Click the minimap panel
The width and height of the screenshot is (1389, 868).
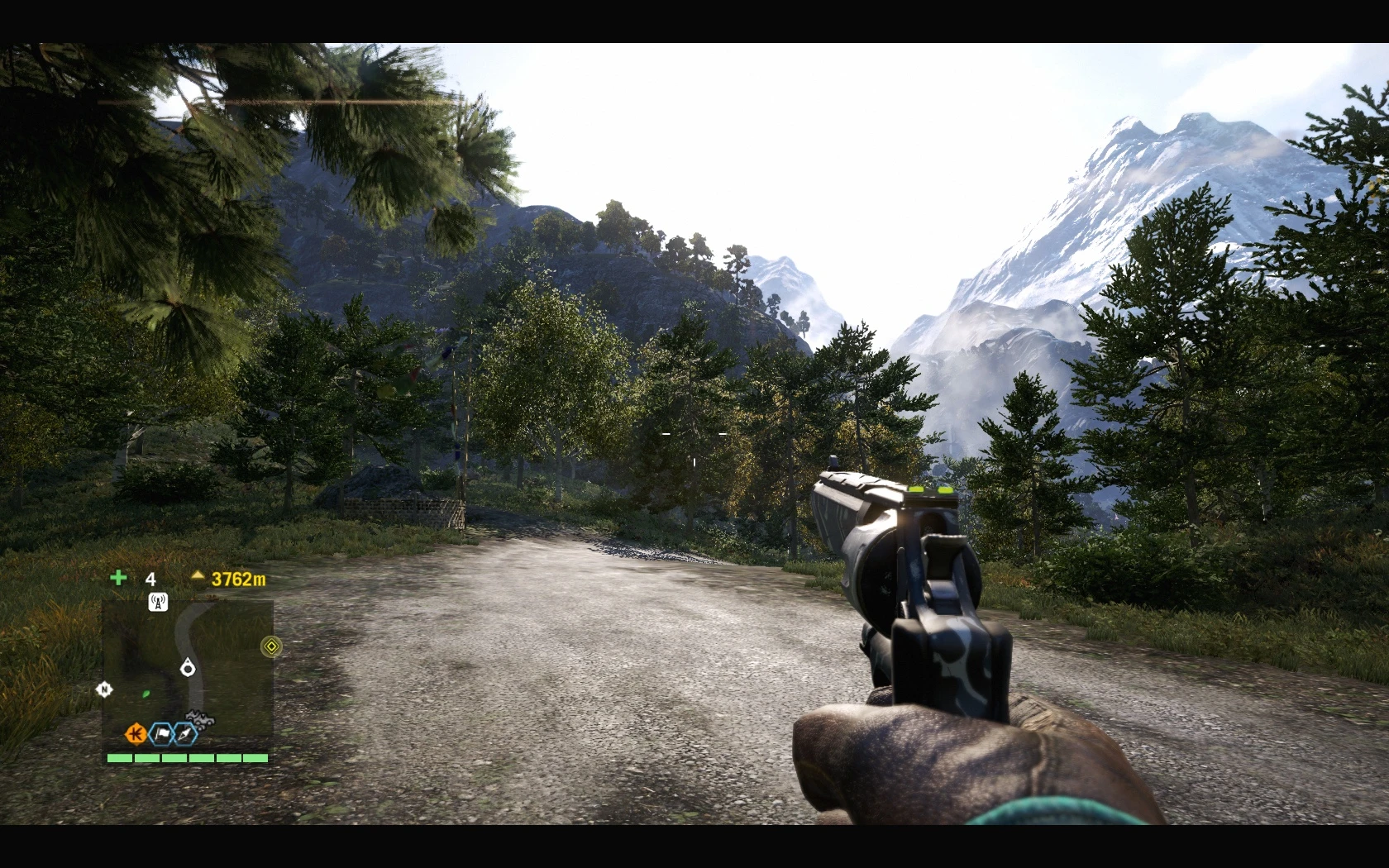coord(186,674)
